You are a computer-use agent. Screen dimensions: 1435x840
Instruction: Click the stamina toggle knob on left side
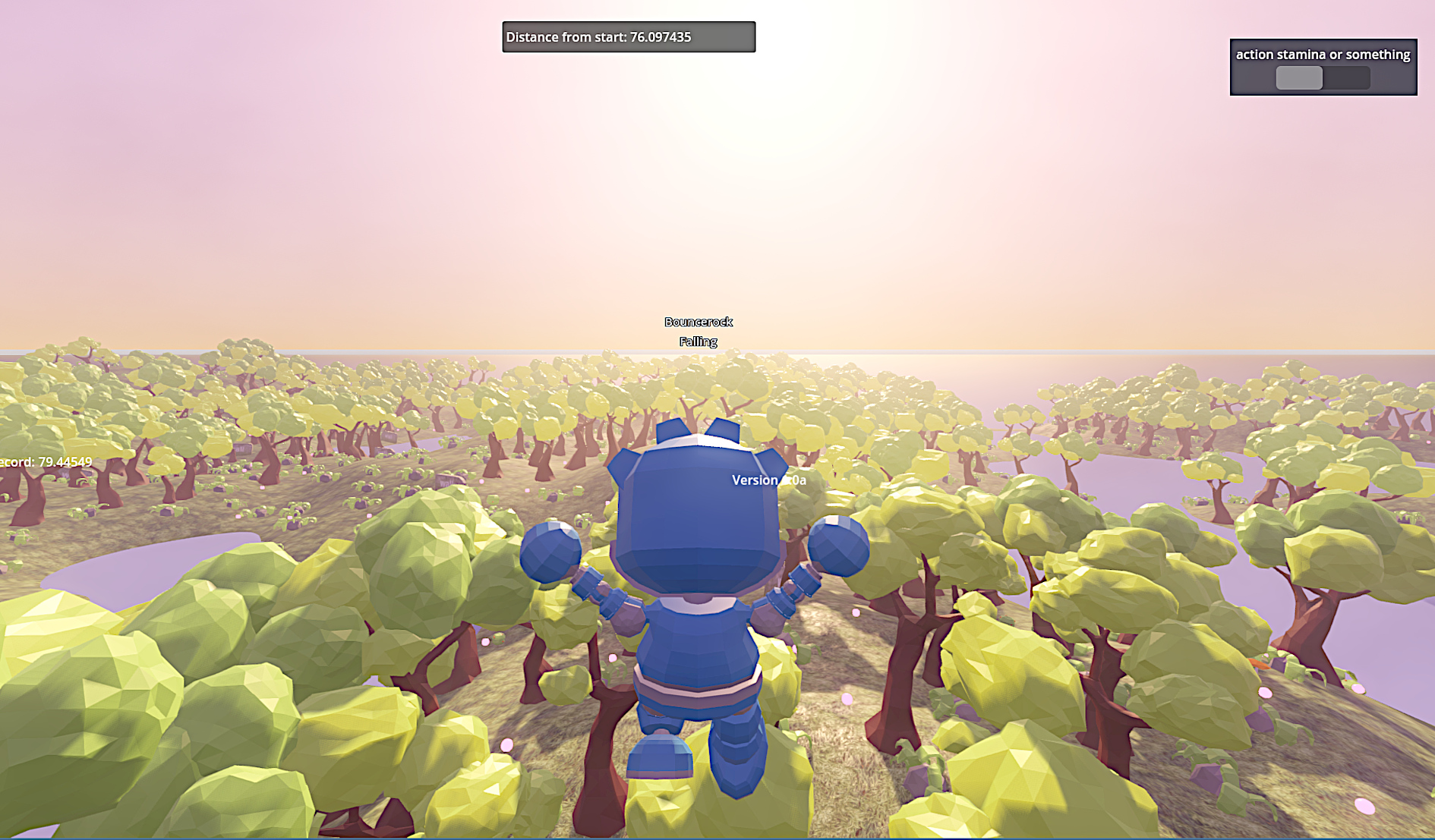pyautogui.click(x=1298, y=77)
